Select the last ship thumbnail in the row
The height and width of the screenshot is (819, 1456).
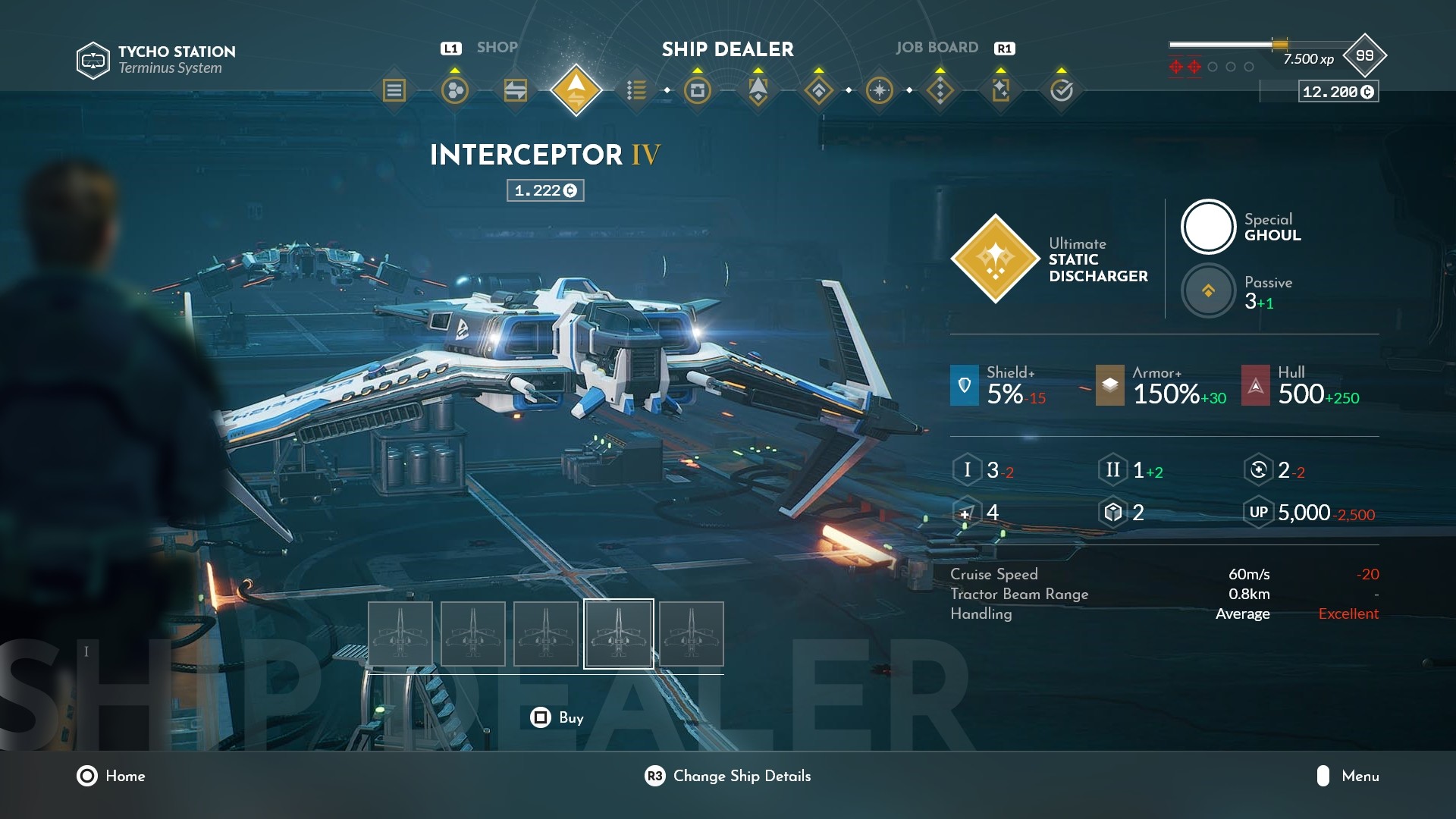(x=691, y=634)
